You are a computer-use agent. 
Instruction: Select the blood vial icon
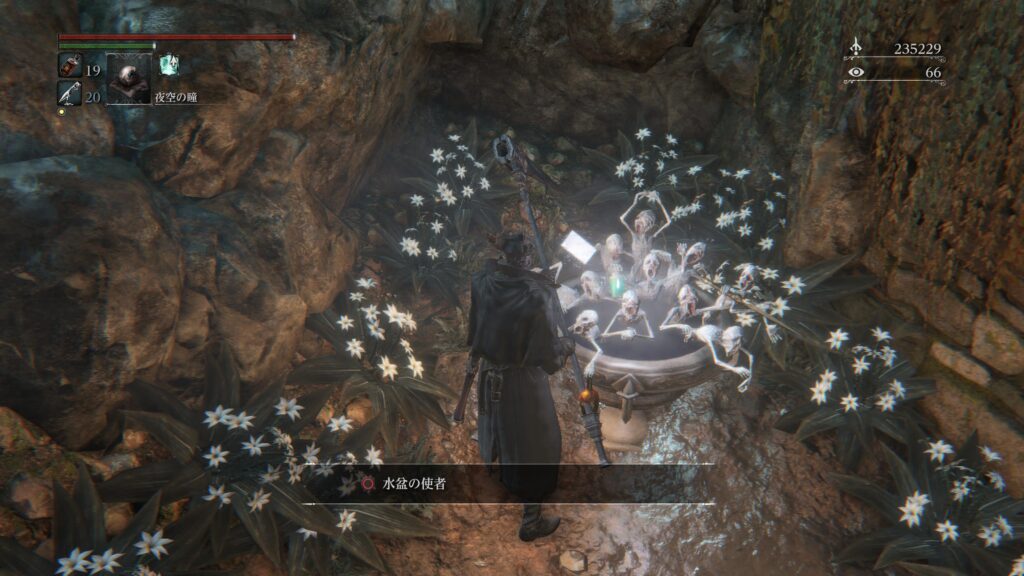point(70,68)
